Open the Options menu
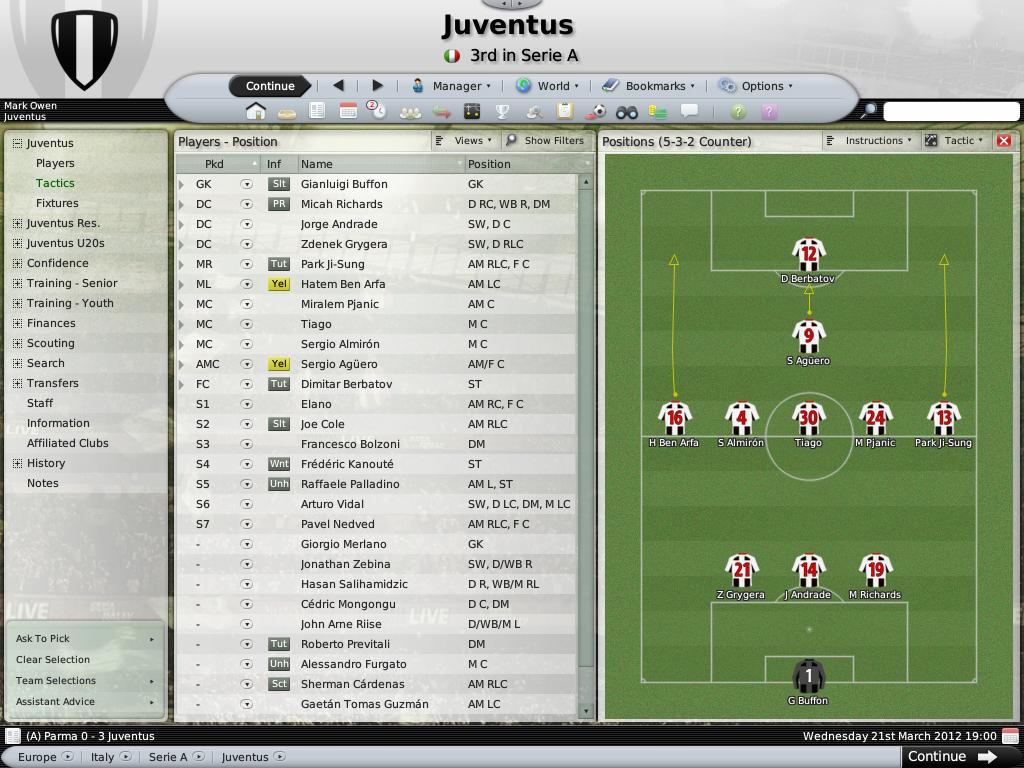This screenshot has width=1024, height=768. point(756,86)
